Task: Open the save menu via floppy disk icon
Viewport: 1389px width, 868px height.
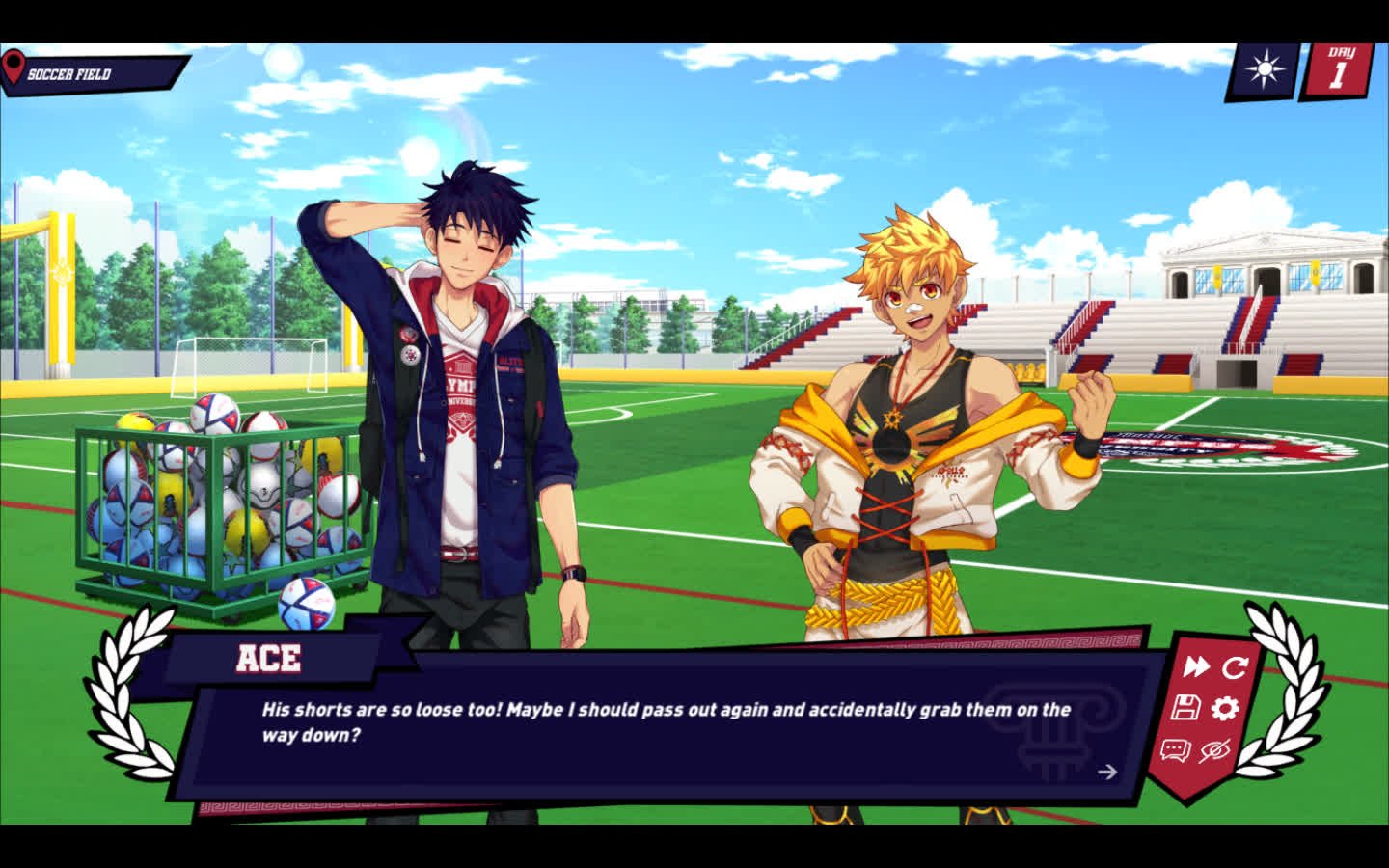Action: coord(1185,708)
